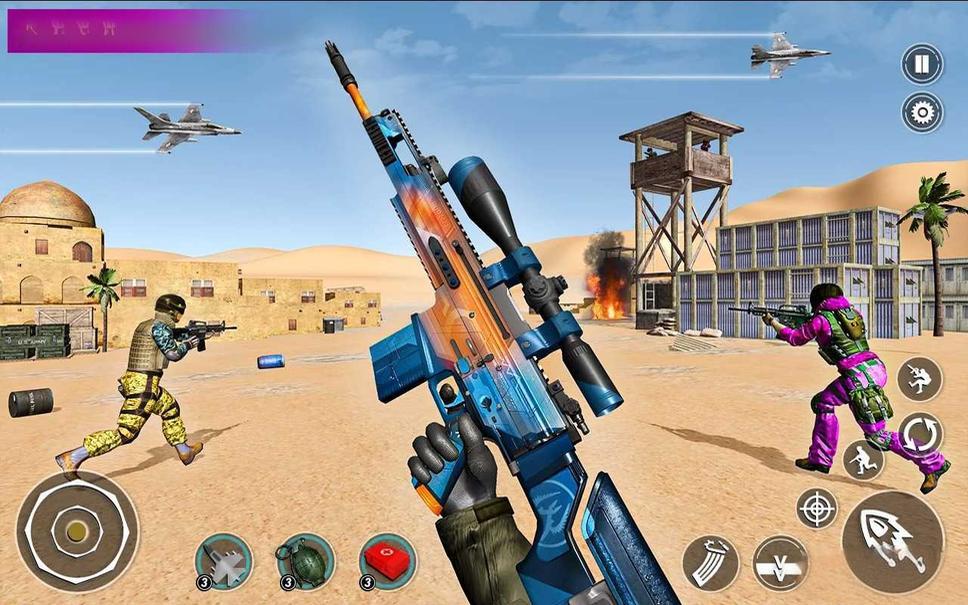The image size is (968, 605).
Task: Tap the bullet fire button
Action: (892, 541)
